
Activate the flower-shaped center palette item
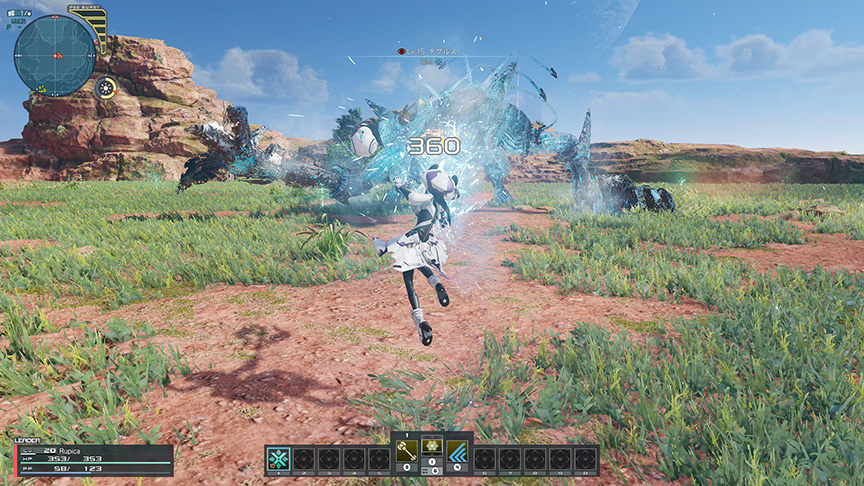(432, 447)
